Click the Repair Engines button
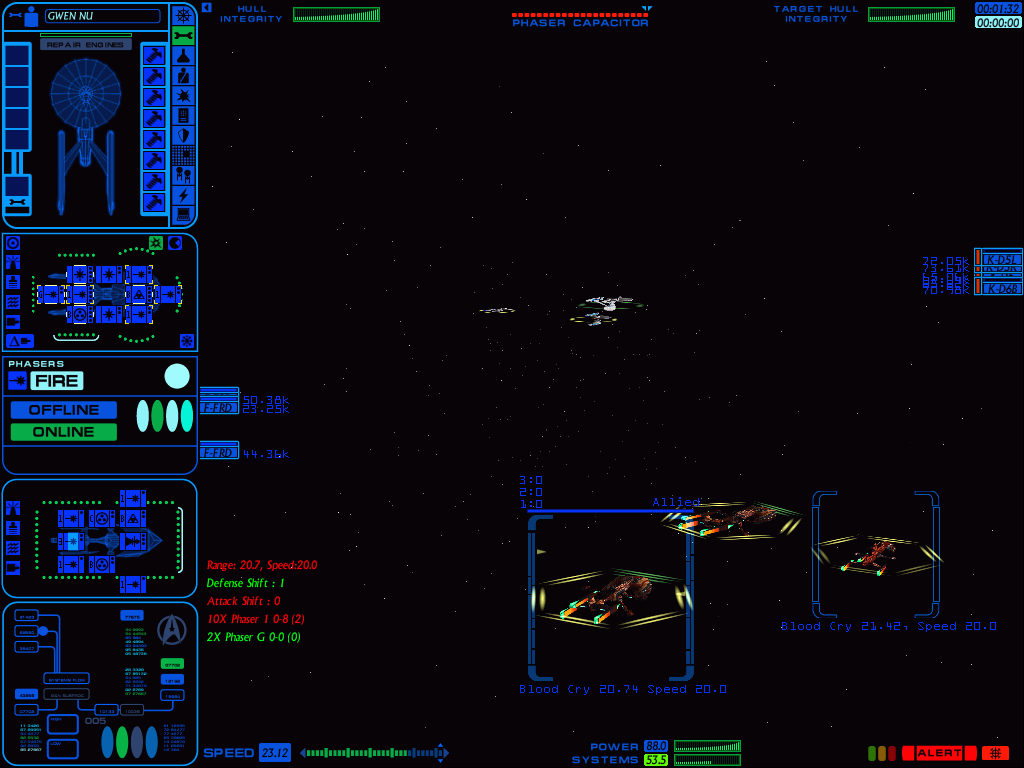Screen dimensions: 1024x768 click(86, 45)
